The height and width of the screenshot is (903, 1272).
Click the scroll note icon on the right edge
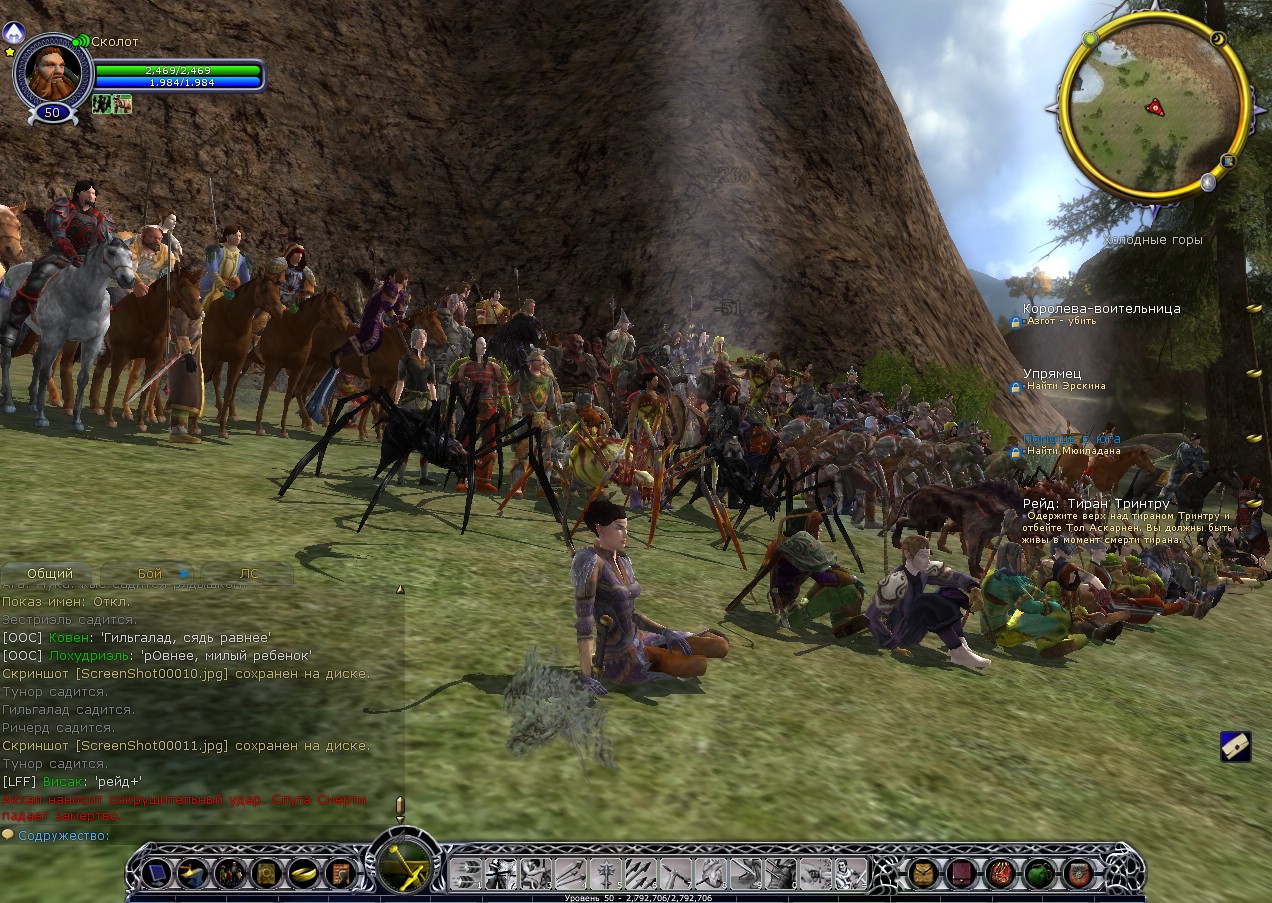pos(1236,746)
